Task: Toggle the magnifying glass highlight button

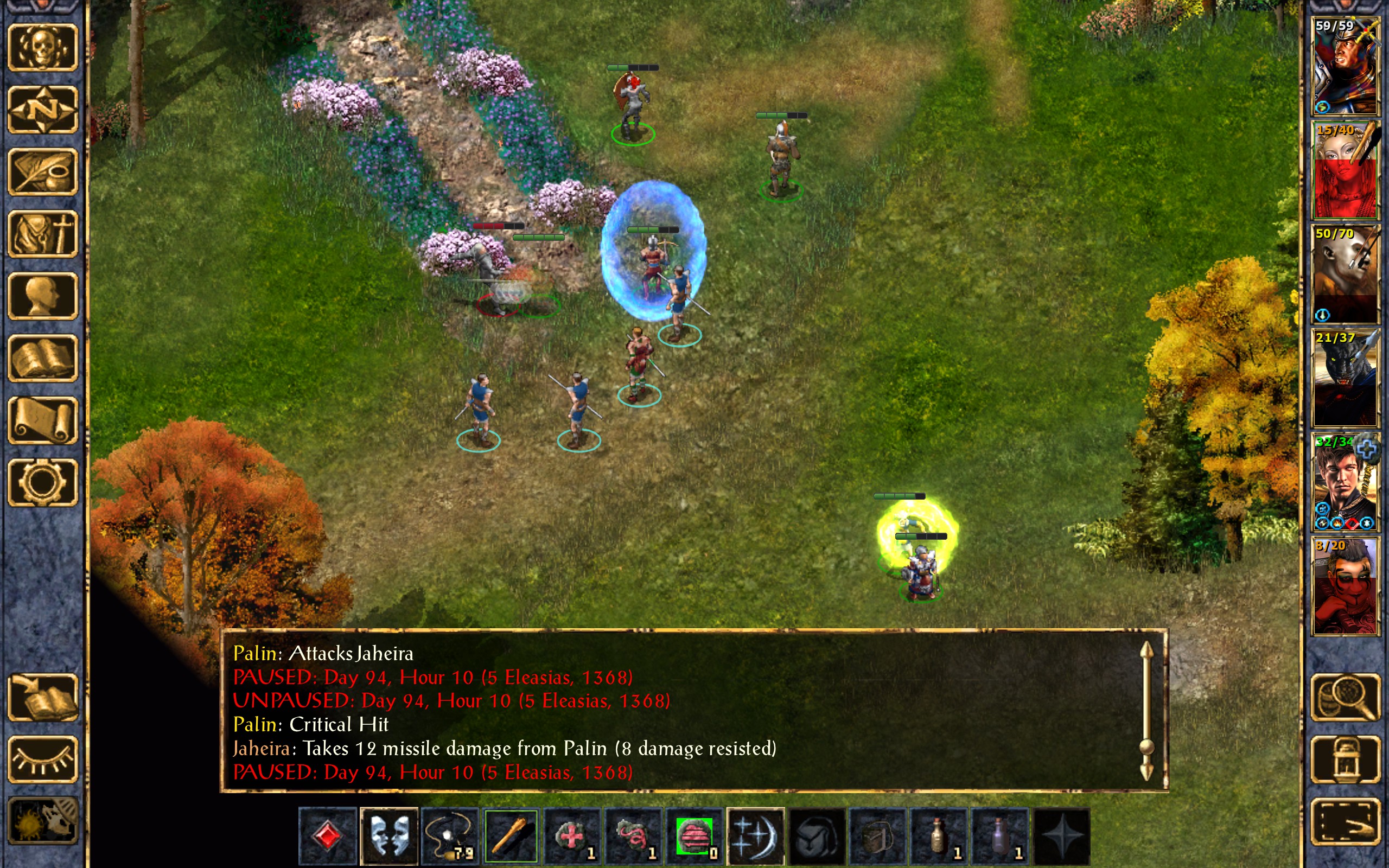Action: 1345,697
